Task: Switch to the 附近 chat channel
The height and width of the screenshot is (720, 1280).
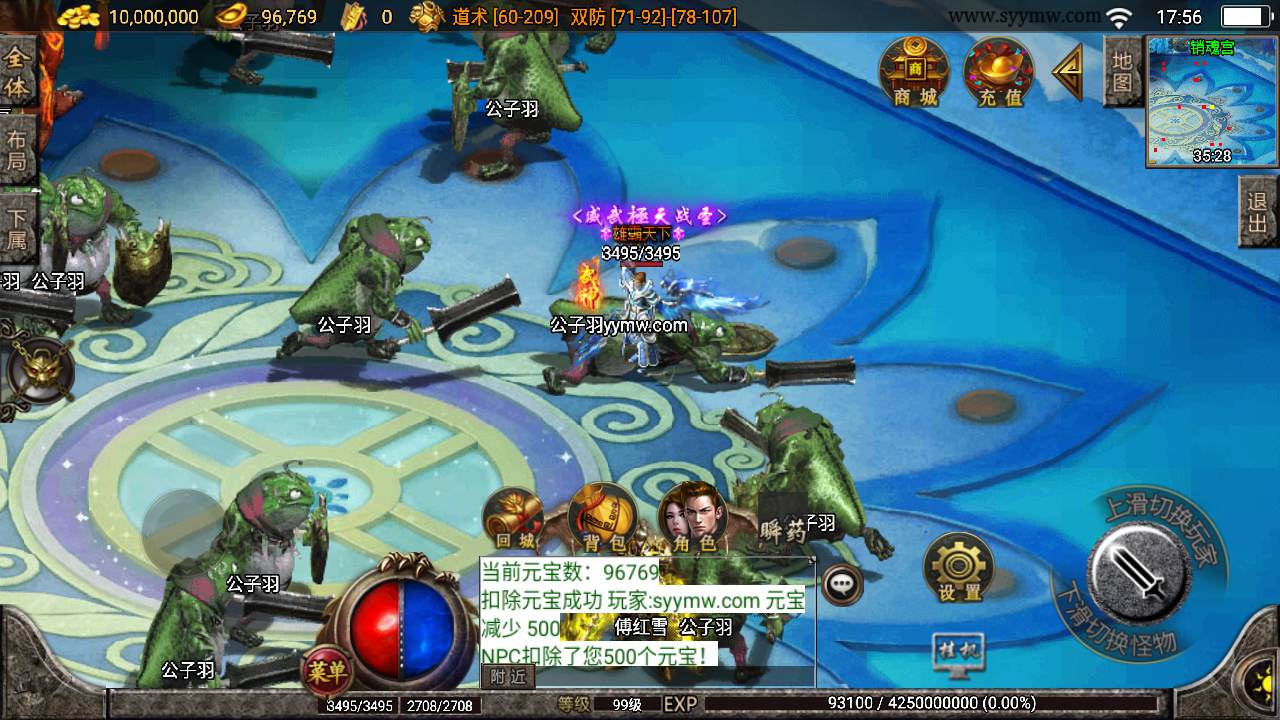Action: tap(508, 677)
